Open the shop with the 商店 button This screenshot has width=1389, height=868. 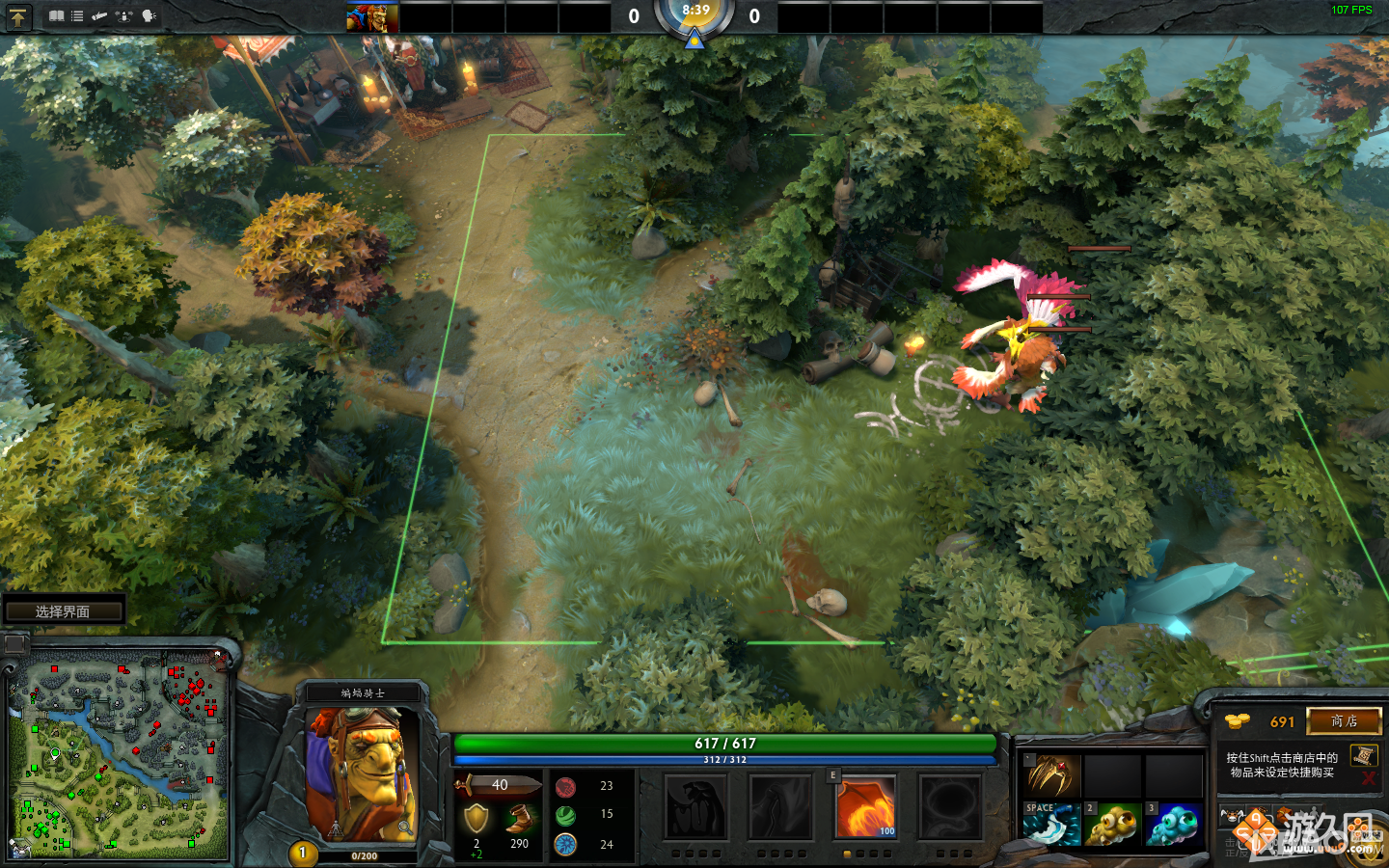point(1345,721)
